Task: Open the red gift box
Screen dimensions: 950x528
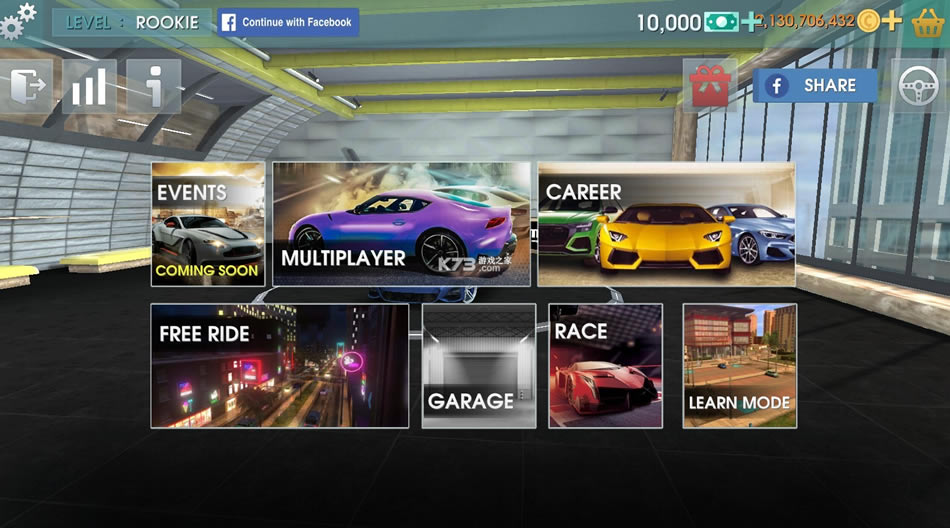Action: [x=710, y=85]
